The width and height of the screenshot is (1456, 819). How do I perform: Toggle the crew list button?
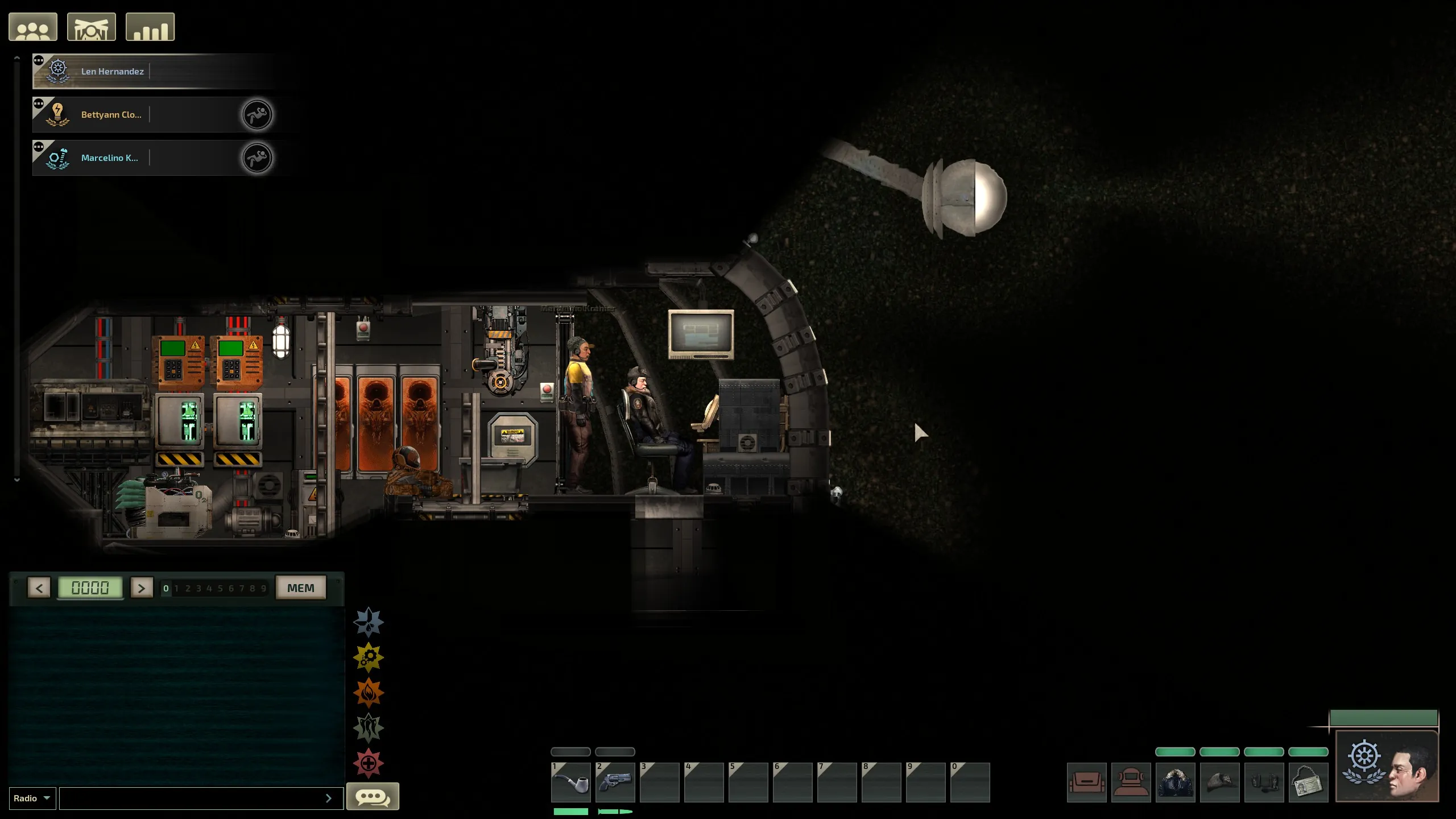[x=33, y=27]
